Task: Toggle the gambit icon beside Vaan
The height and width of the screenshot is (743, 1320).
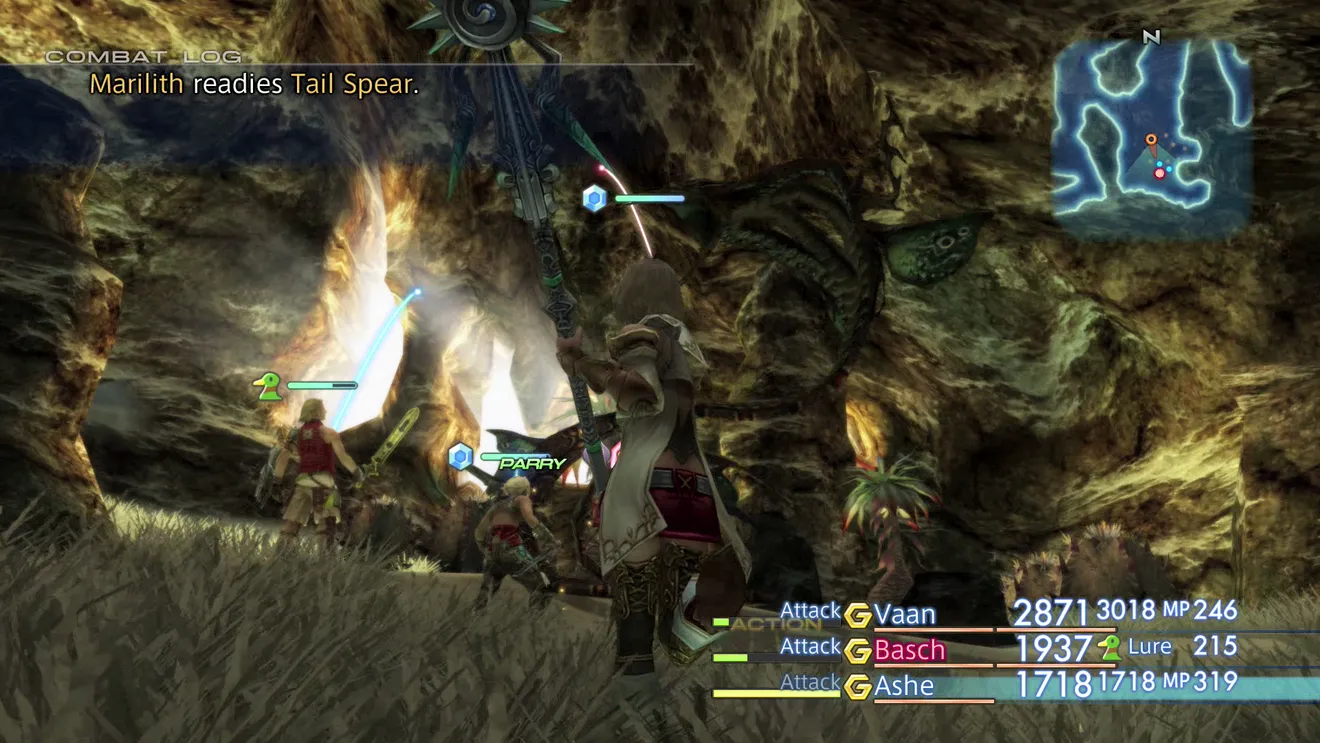Action: coord(857,614)
